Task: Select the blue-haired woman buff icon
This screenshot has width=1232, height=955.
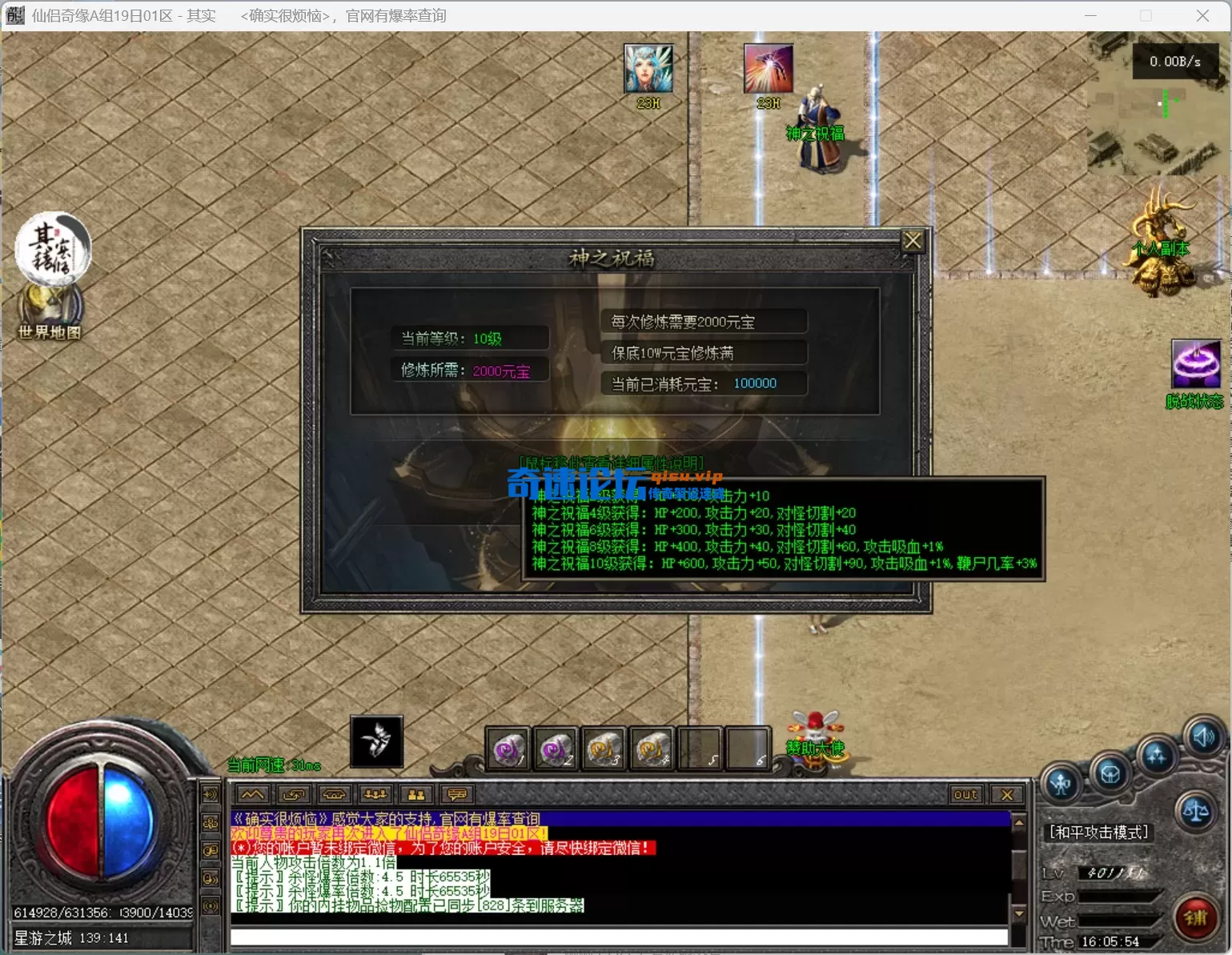Action: [x=648, y=69]
